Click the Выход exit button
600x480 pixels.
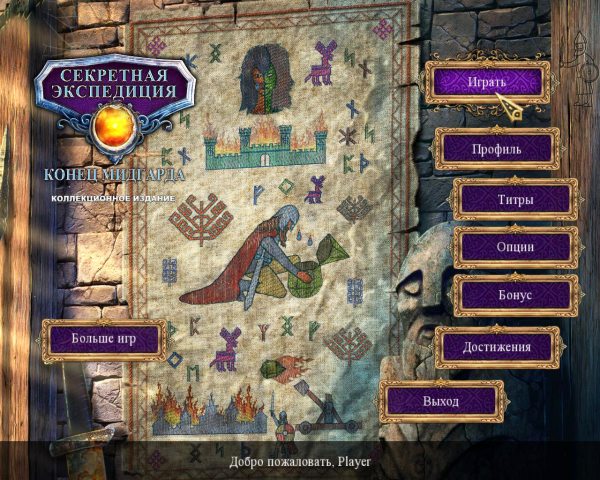[x=440, y=401]
